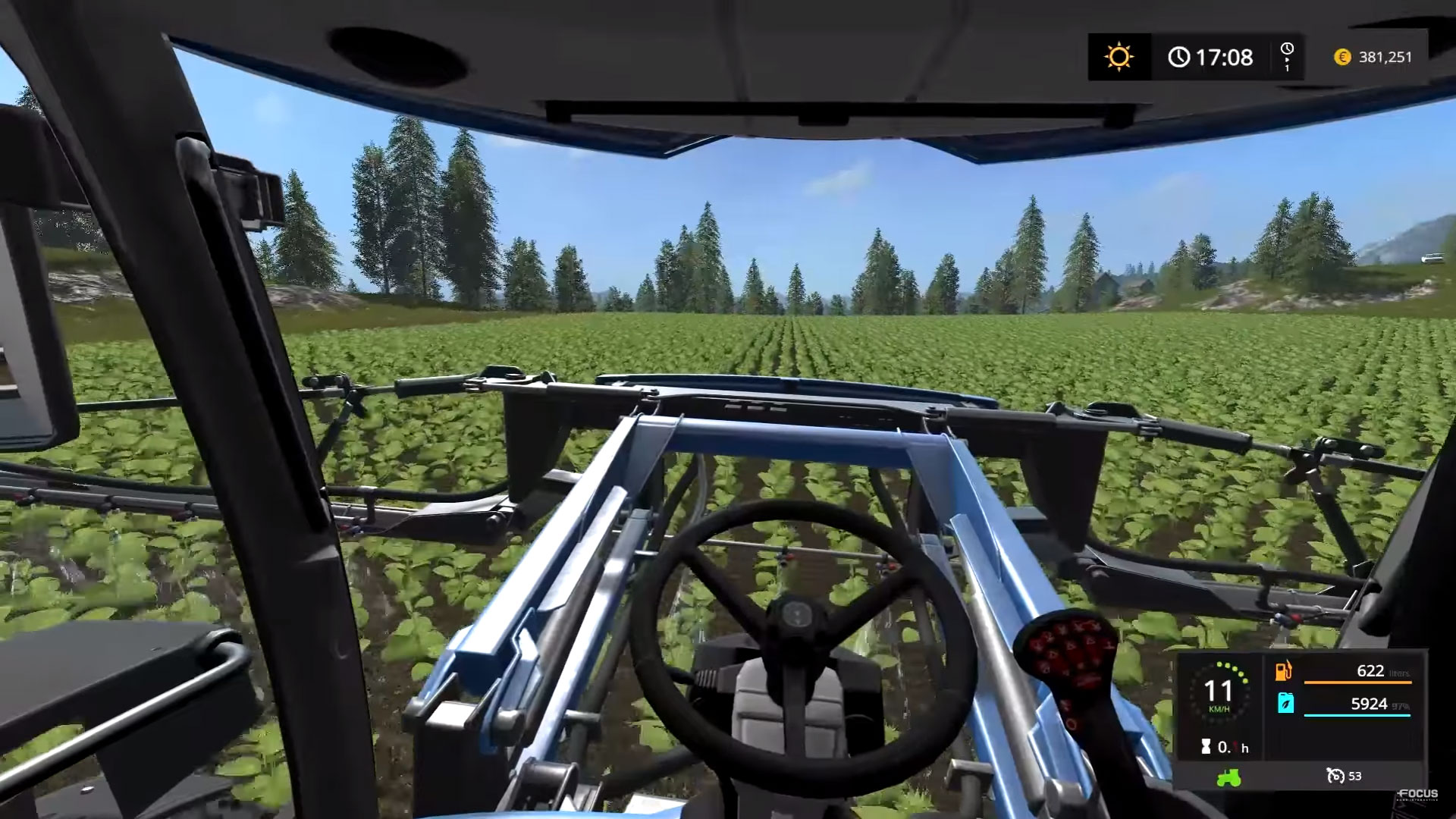Click the green tractor icon in HUD
The image size is (1456, 819).
(x=1230, y=776)
